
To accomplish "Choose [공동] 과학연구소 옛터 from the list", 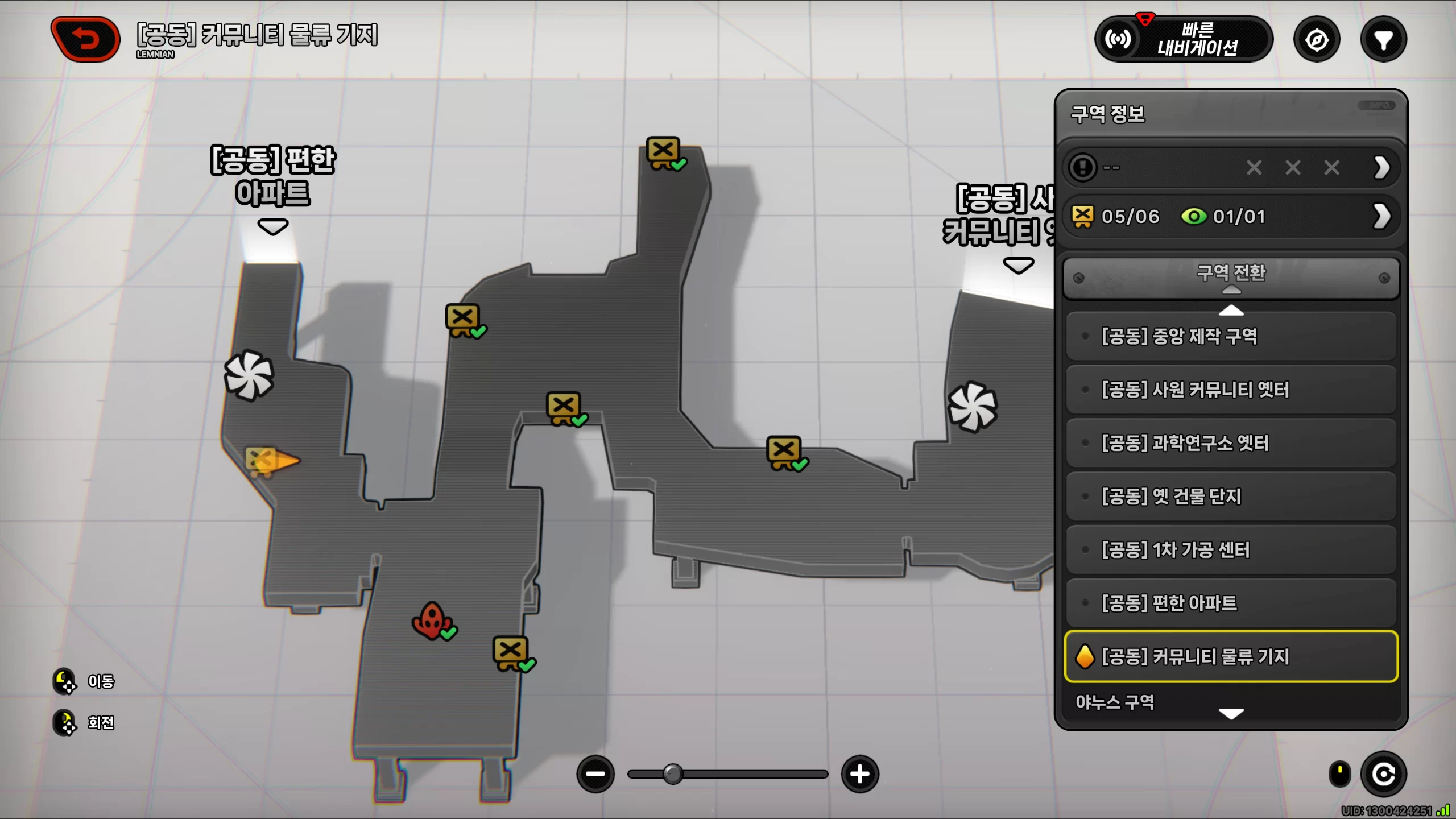I will [x=1231, y=443].
